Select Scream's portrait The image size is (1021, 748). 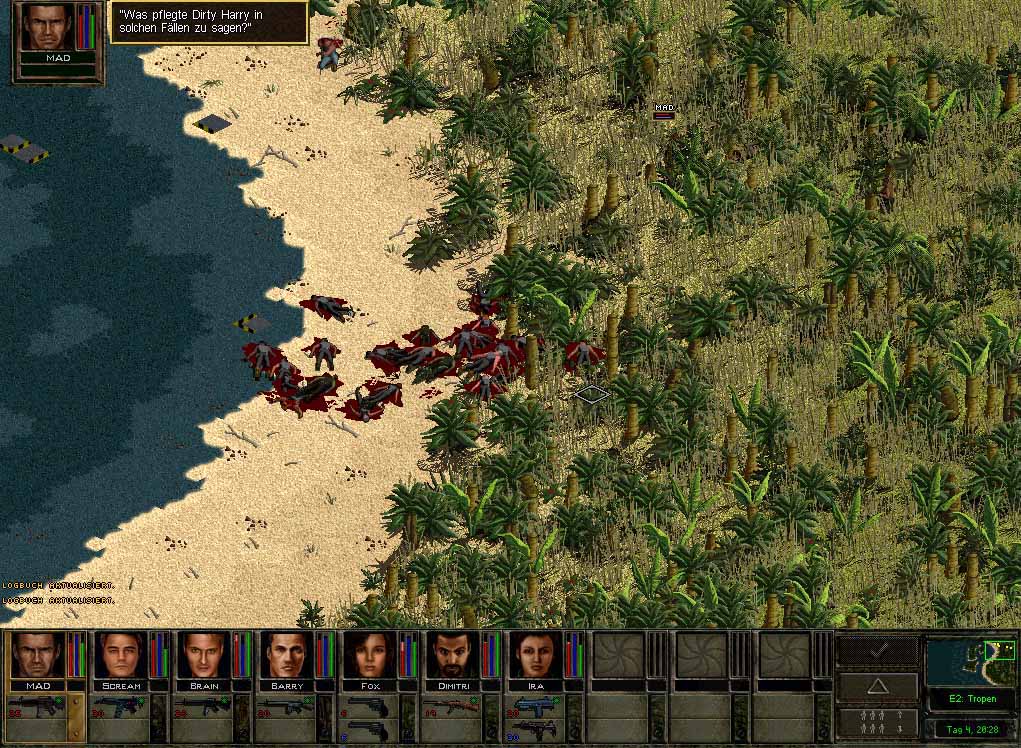(x=120, y=655)
